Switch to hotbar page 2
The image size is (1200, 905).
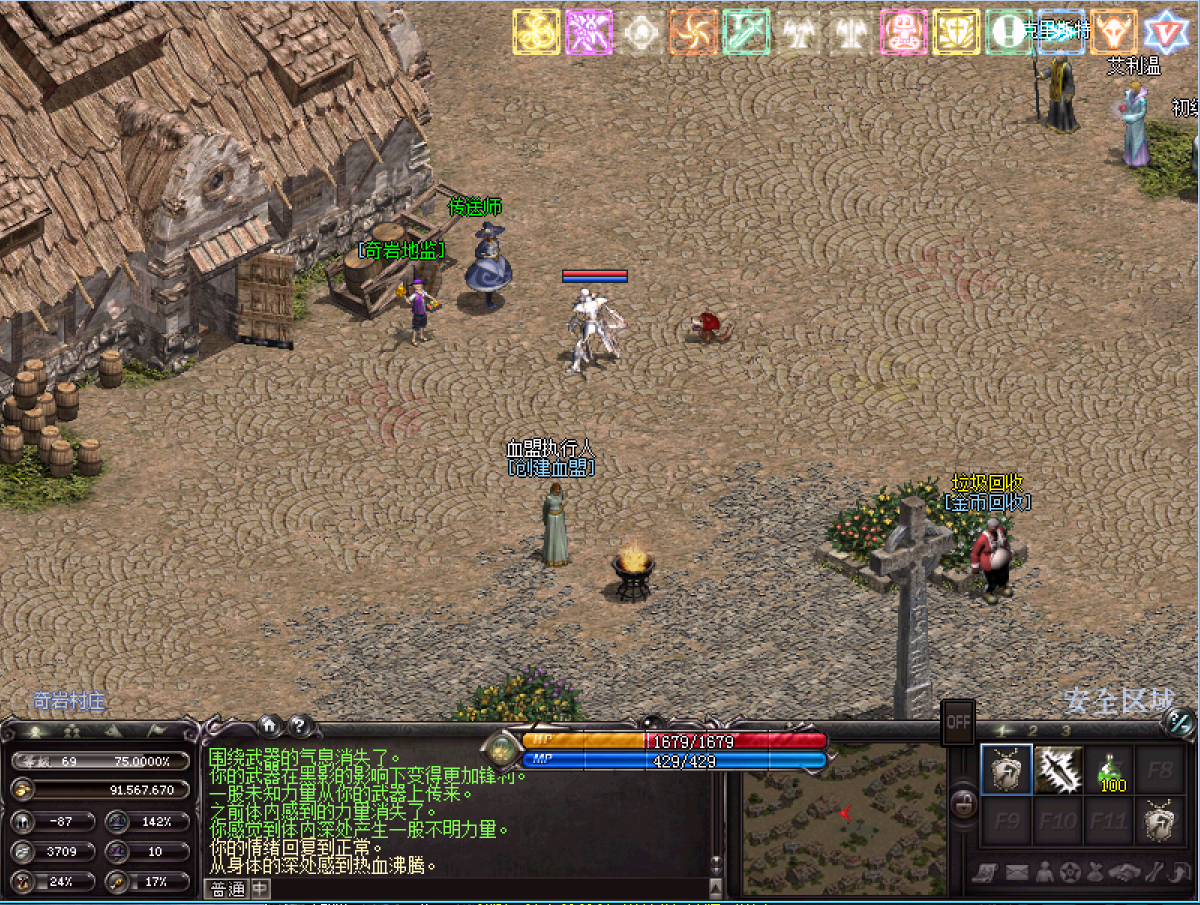pyautogui.click(x=1033, y=731)
